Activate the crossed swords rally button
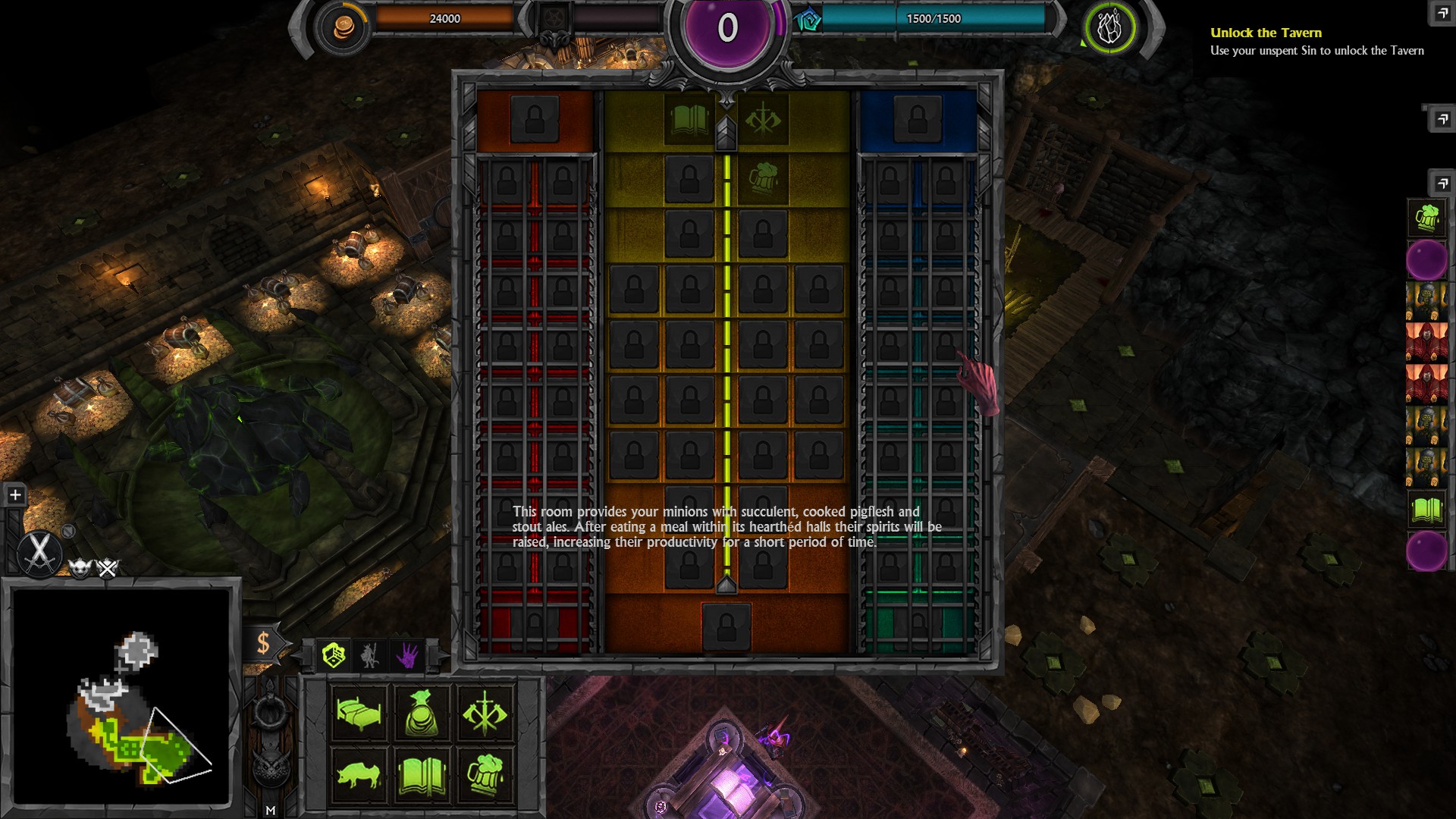1456x819 pixels. tap(39, 551)
